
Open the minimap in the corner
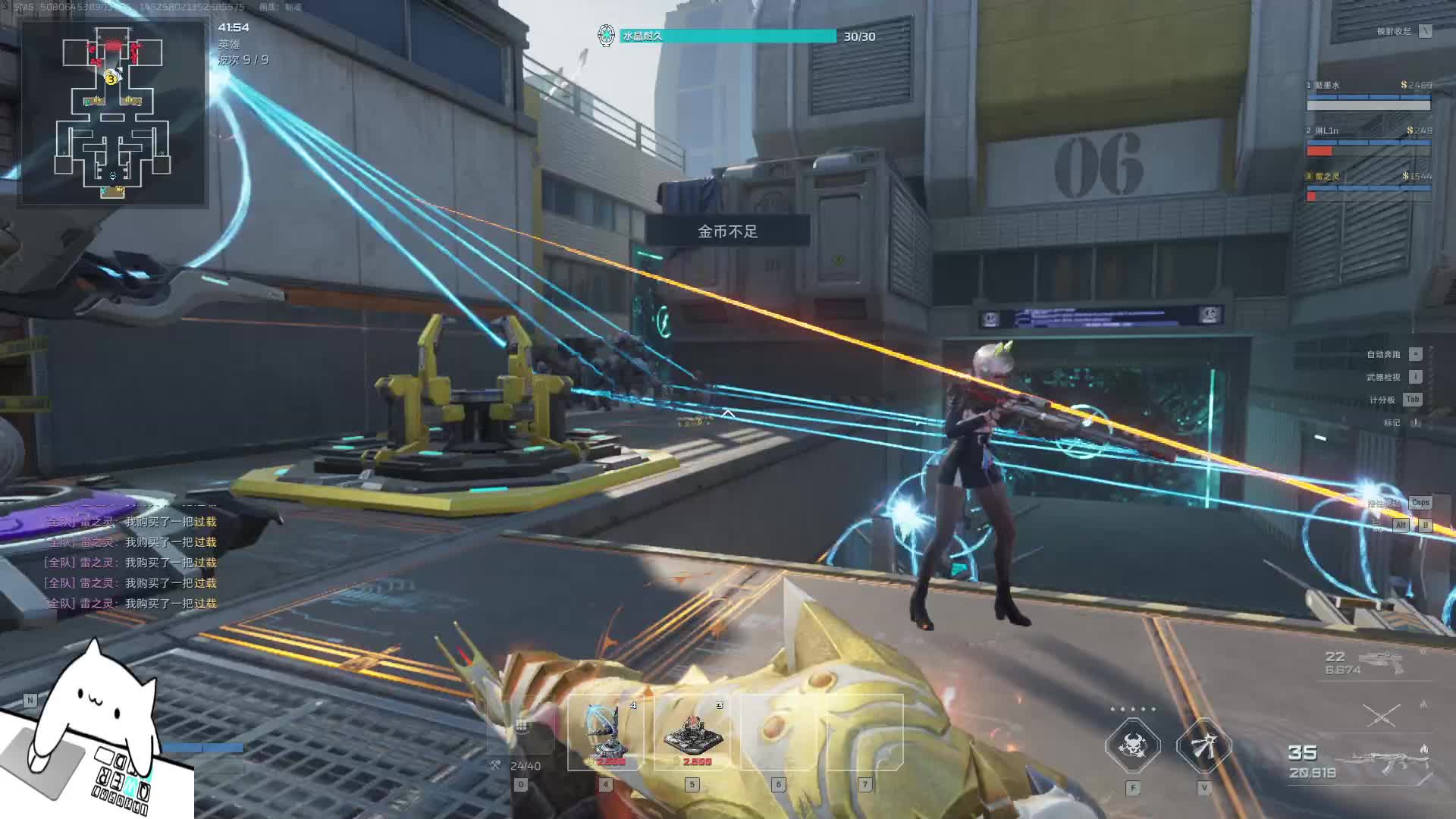pyautogui.click(x=114, y=114)
